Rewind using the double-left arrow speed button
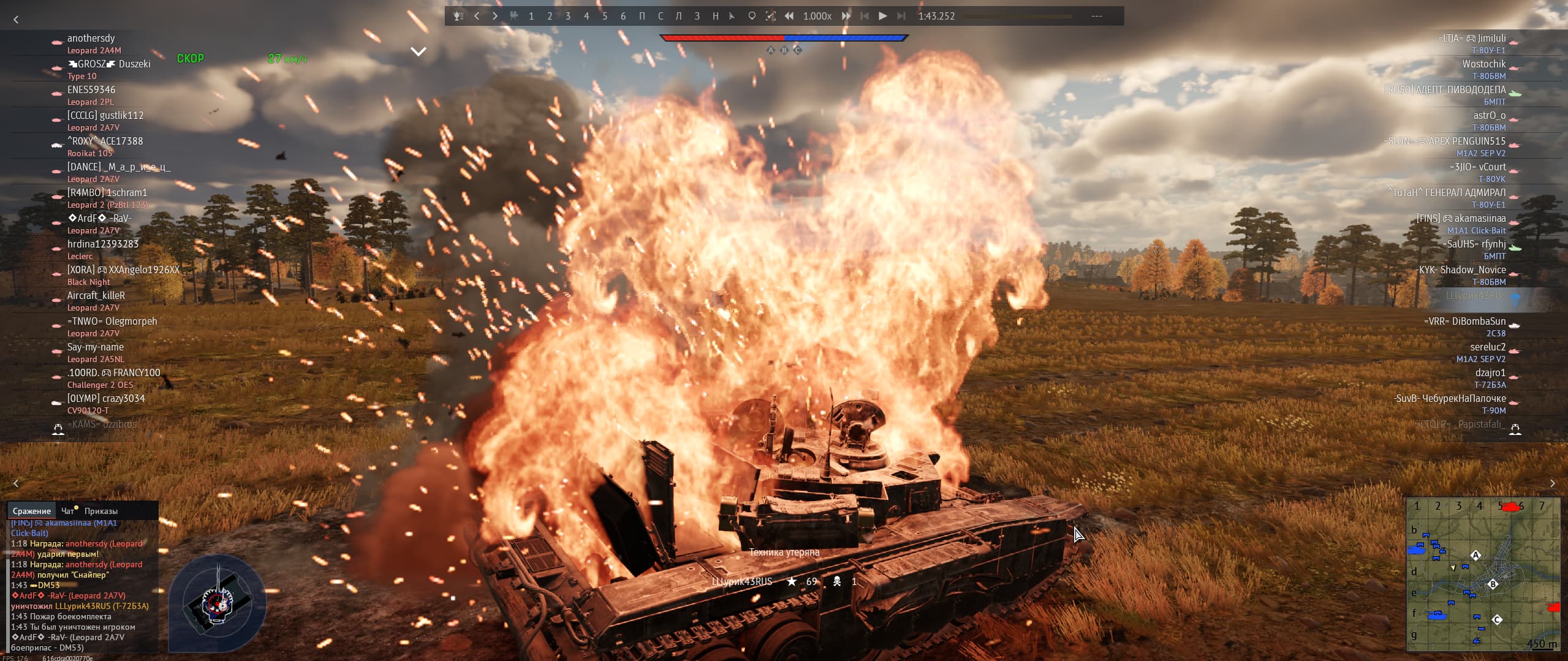This screenshot has height=661, width=1568. [789, 16]
